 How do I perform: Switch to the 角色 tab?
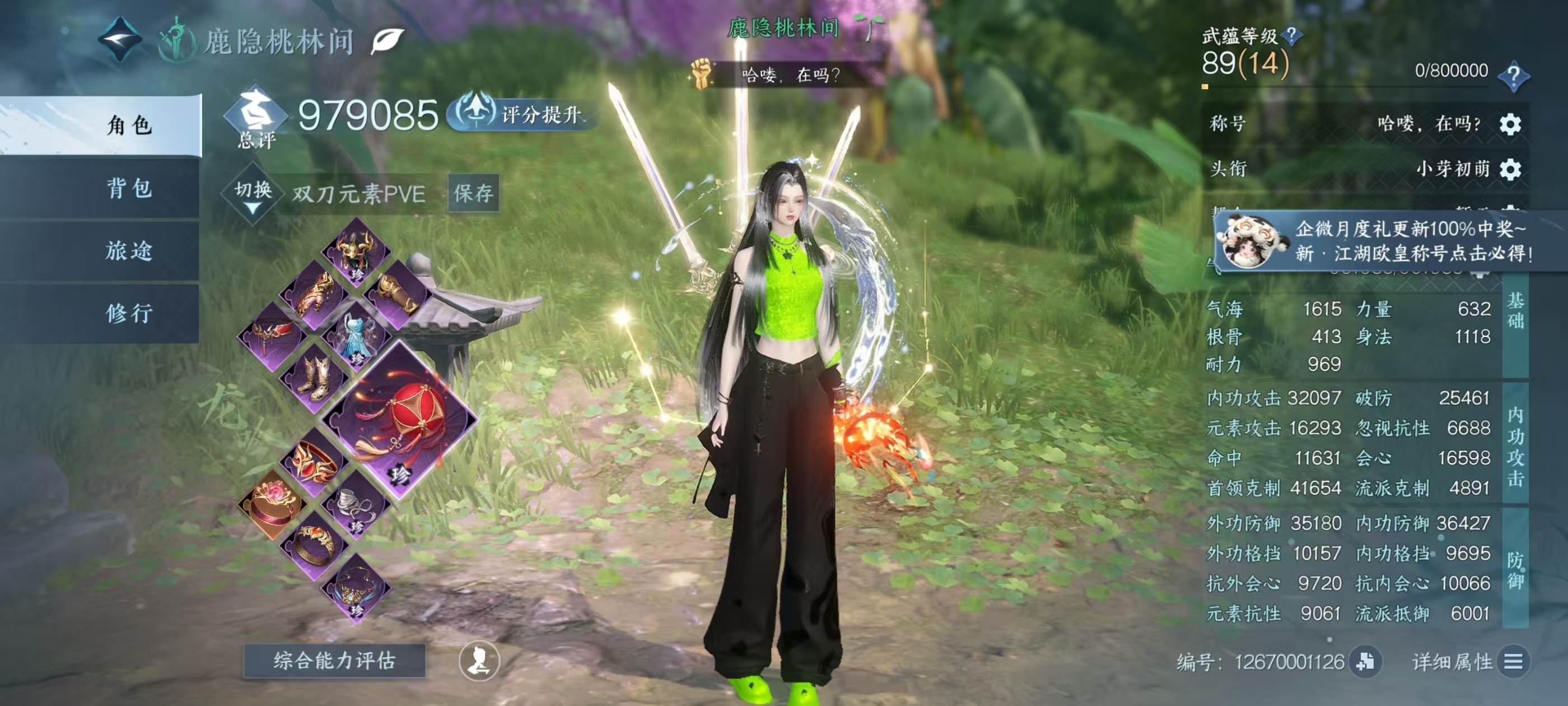[x=128, y=125]
